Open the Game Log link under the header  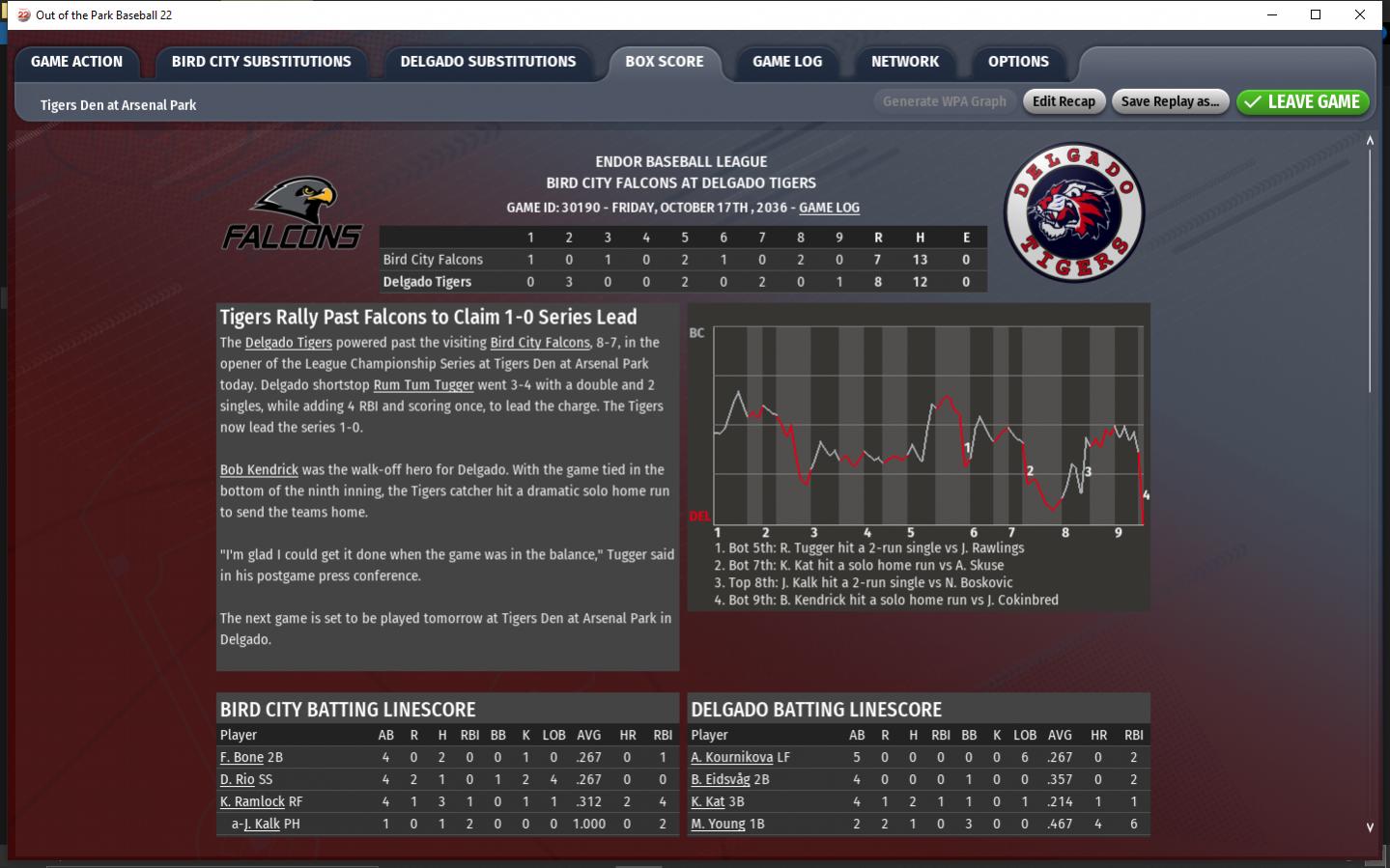tap(829, 208)
